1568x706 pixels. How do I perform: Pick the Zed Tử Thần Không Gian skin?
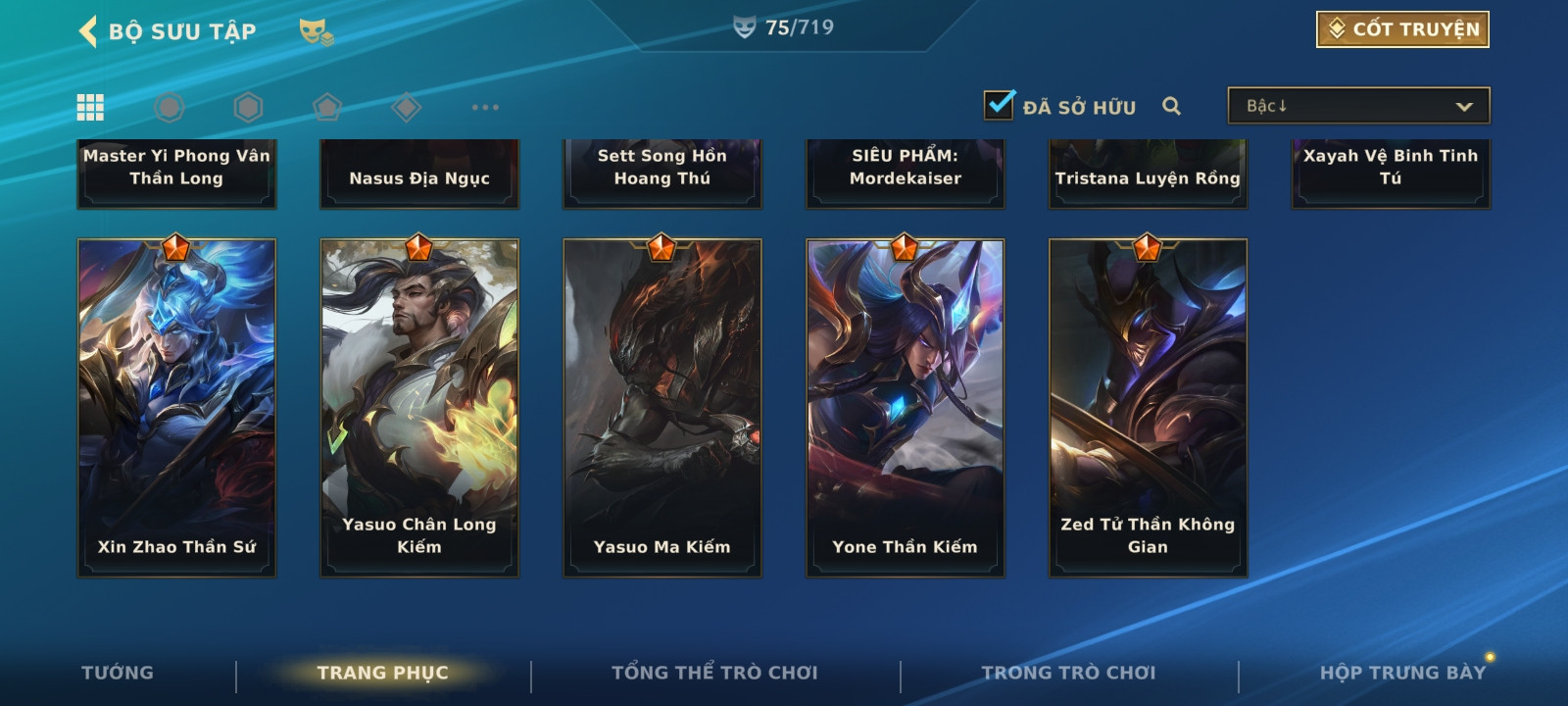click(1149, 407)
